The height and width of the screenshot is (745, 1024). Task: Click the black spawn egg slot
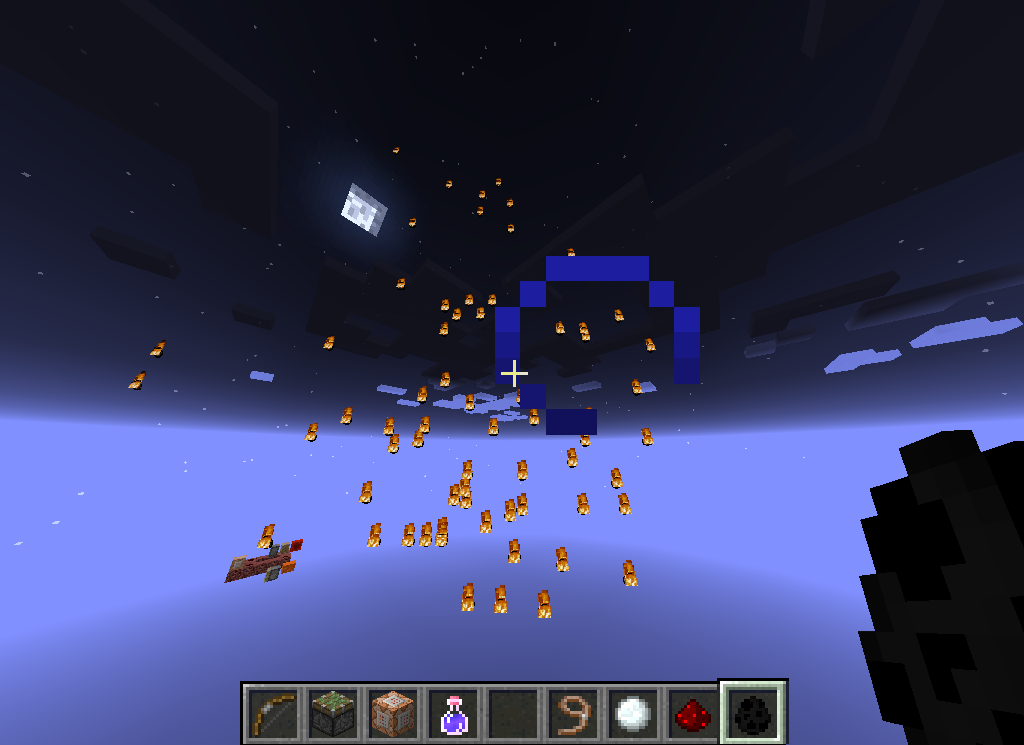[x=752, y=714]
